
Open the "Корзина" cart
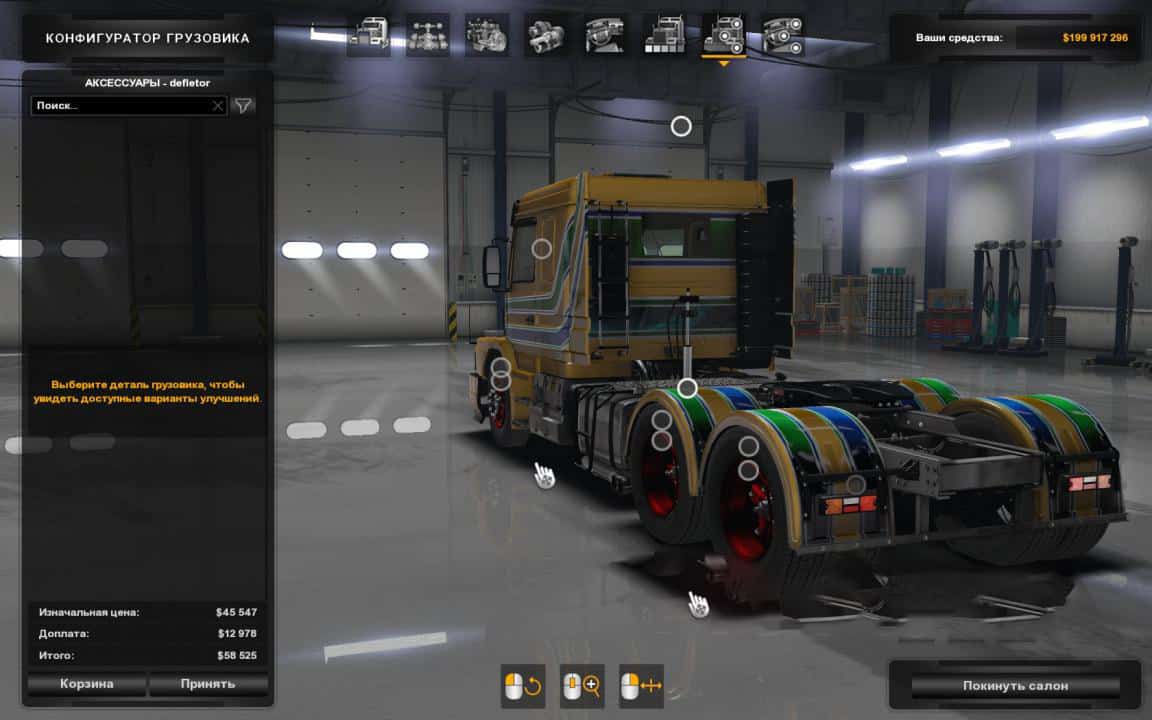[87, 685]
